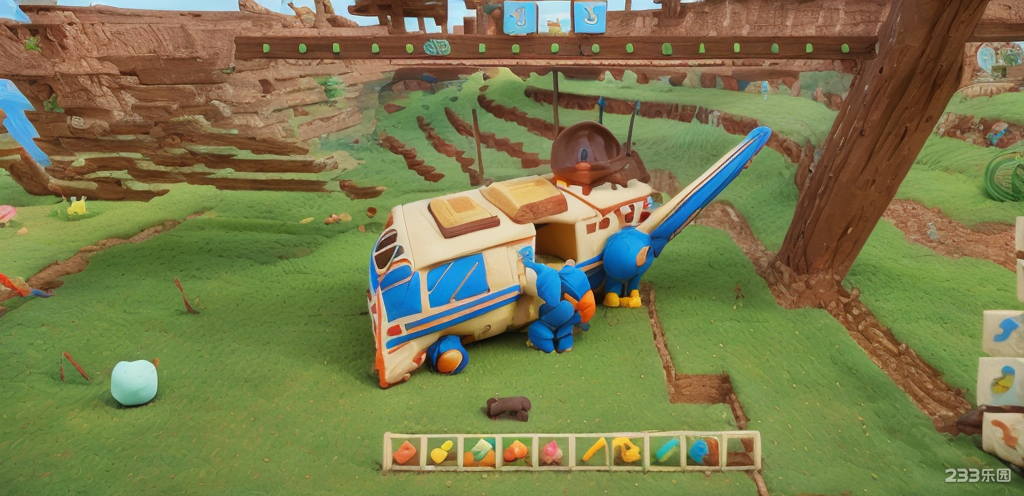1024x496 pixels.
Task: Select the orange square block hotbar slot
Action: [404, 452]
